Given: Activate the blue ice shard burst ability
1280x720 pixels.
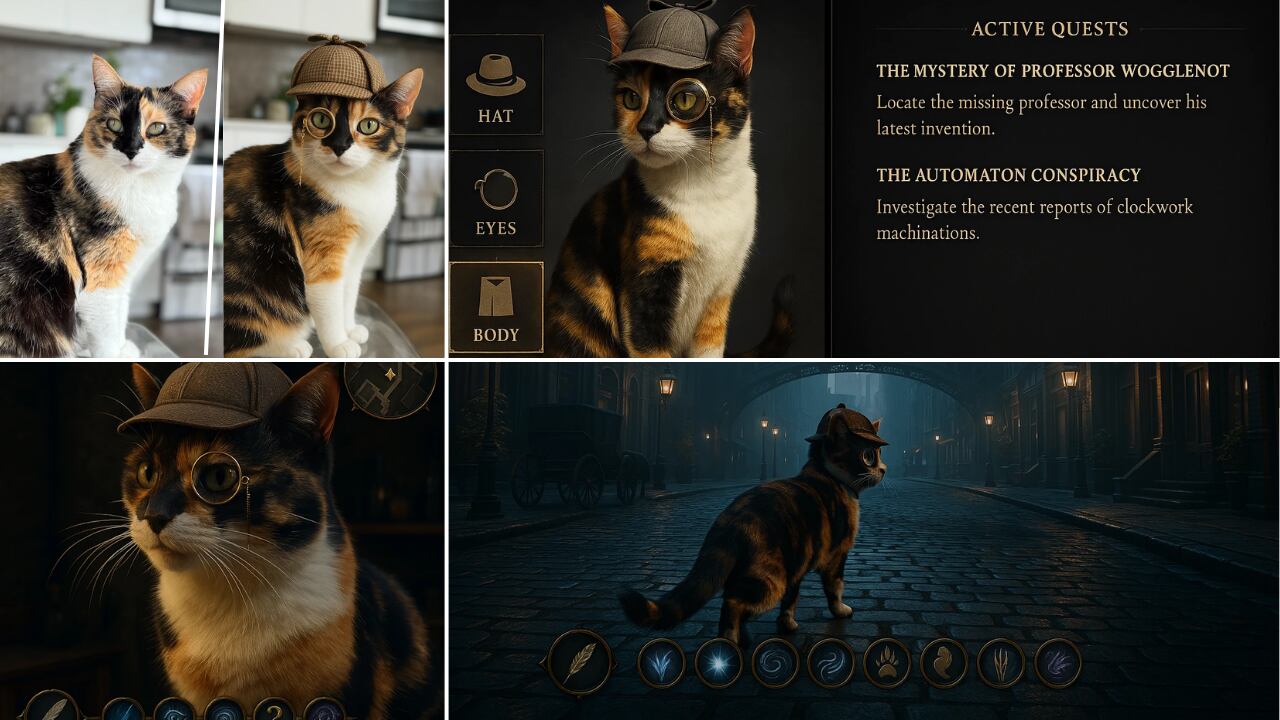Looking at the screenshot, I should pos(662,663).
